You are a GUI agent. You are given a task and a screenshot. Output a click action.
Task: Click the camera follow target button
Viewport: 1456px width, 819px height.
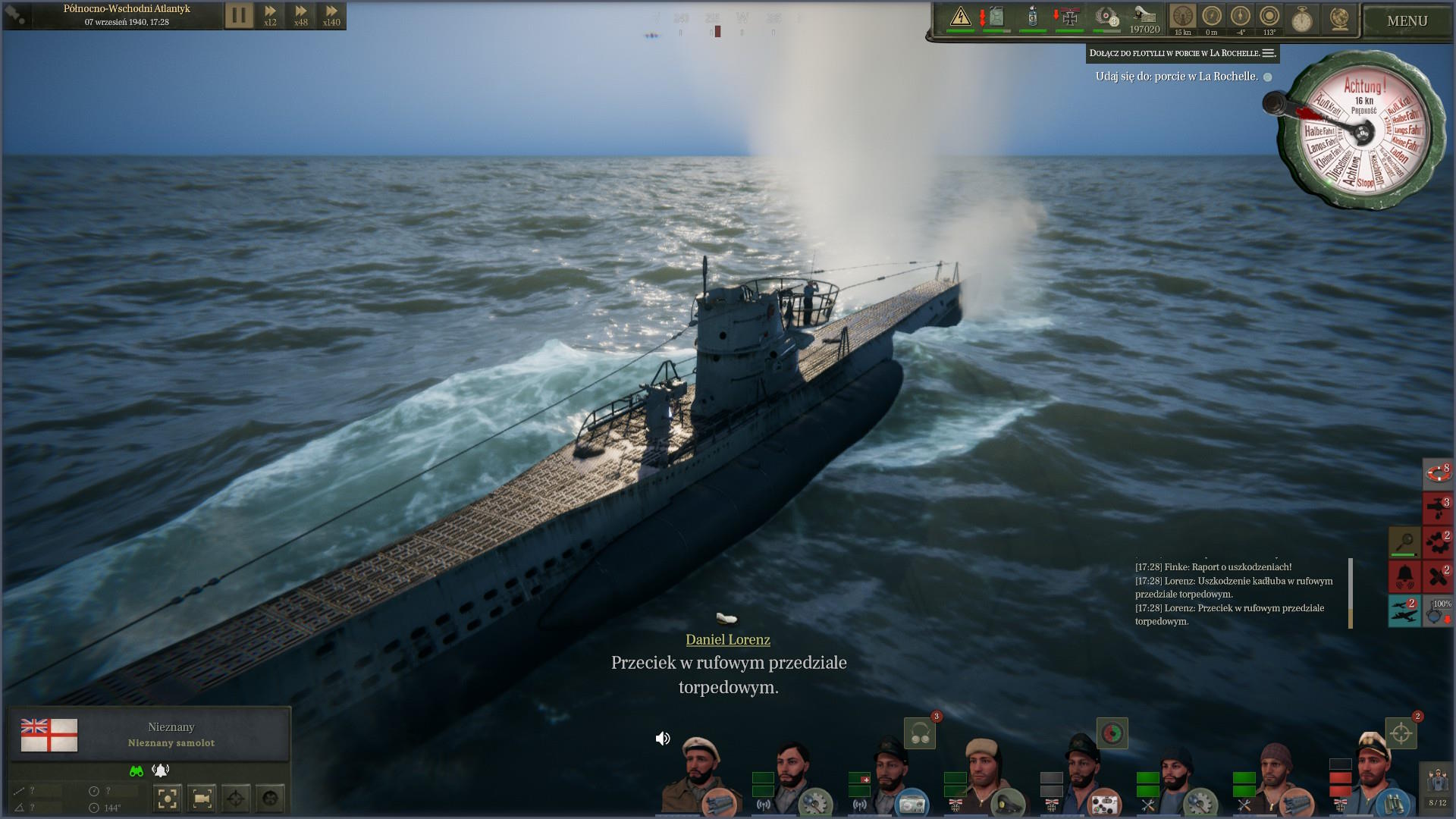coord(202,798)
